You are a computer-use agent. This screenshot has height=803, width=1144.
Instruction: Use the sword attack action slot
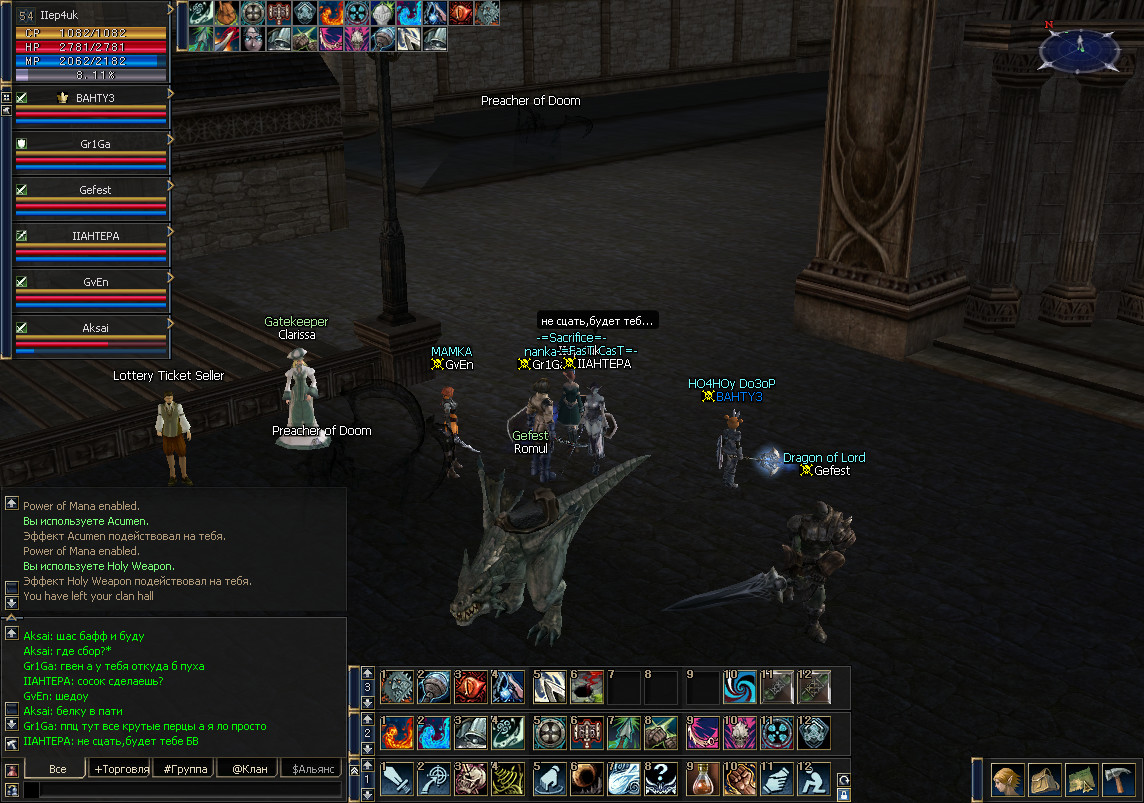click(x=396, y=779)
